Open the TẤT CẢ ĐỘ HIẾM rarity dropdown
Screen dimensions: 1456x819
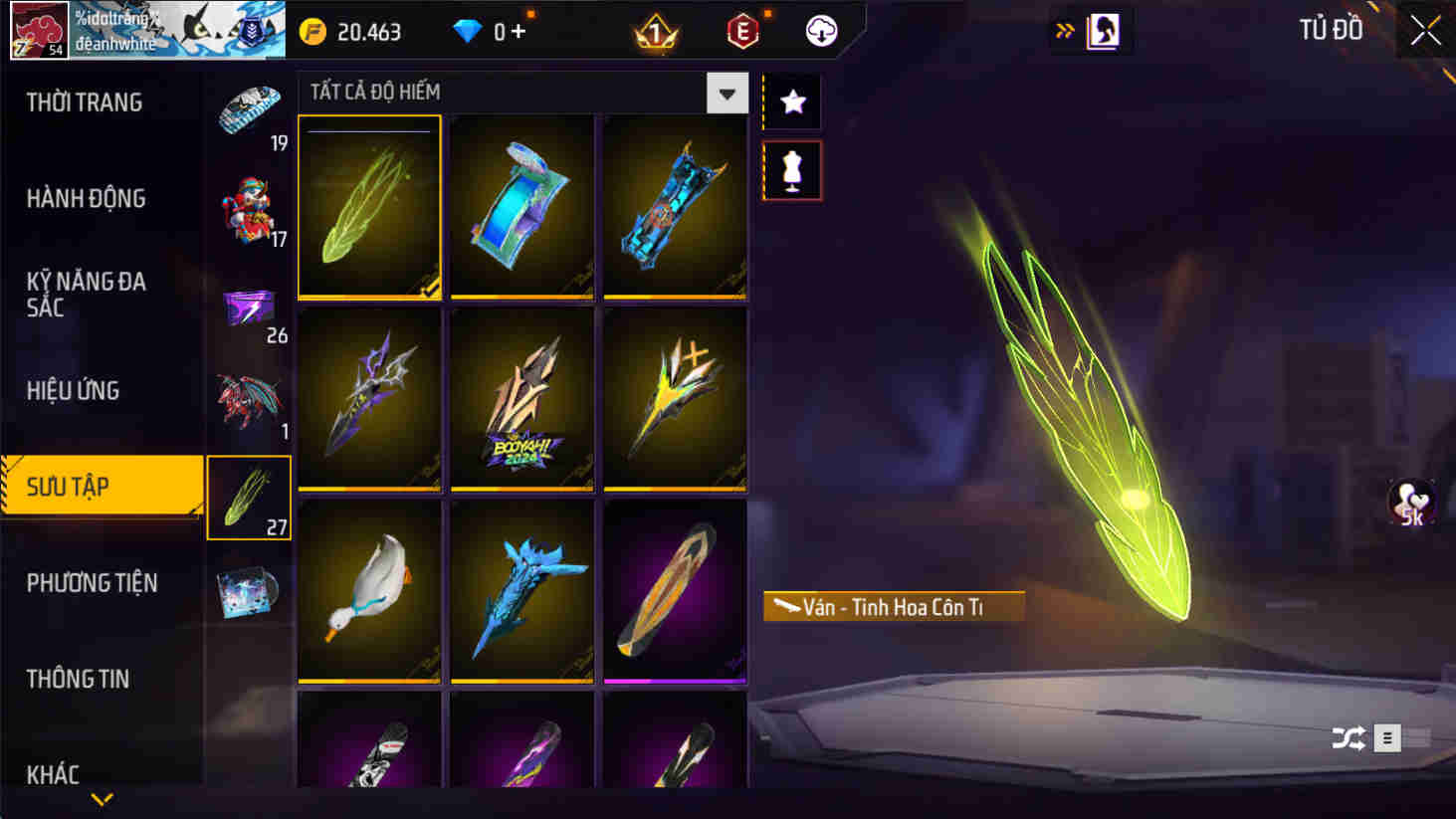point(727,92)
